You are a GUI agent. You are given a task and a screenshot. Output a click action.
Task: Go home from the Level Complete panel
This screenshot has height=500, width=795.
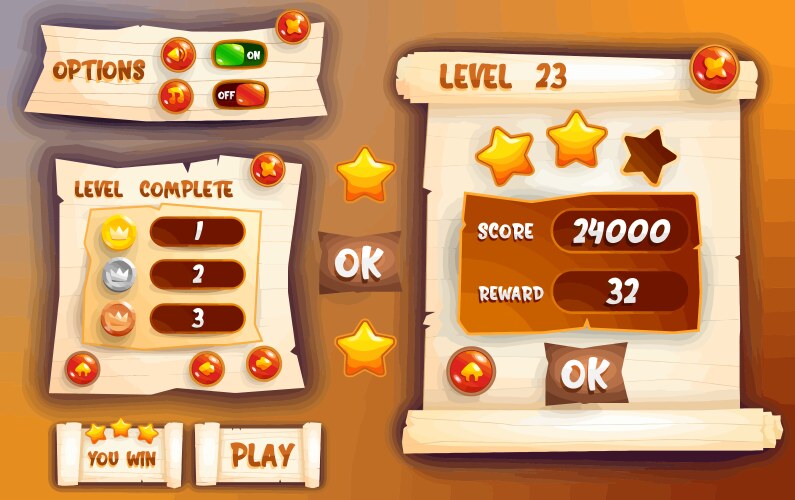point(81,370)
